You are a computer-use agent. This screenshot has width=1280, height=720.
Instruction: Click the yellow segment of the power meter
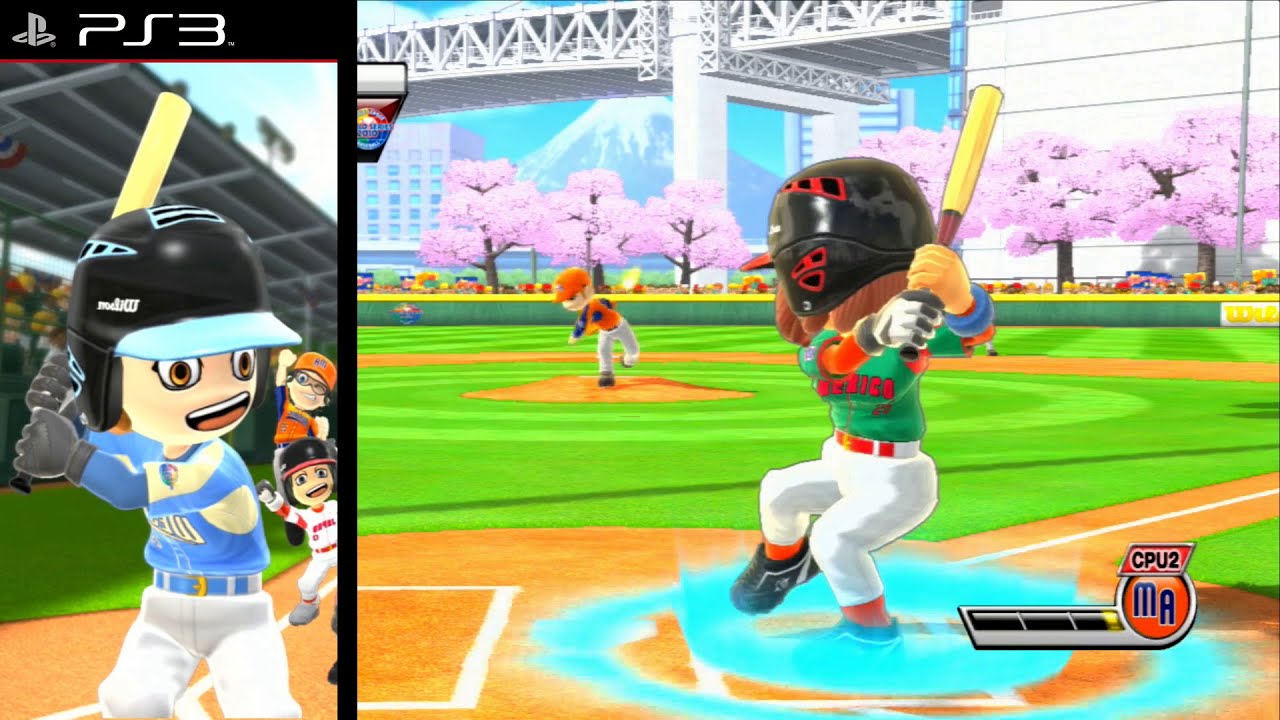(1111, 620)
